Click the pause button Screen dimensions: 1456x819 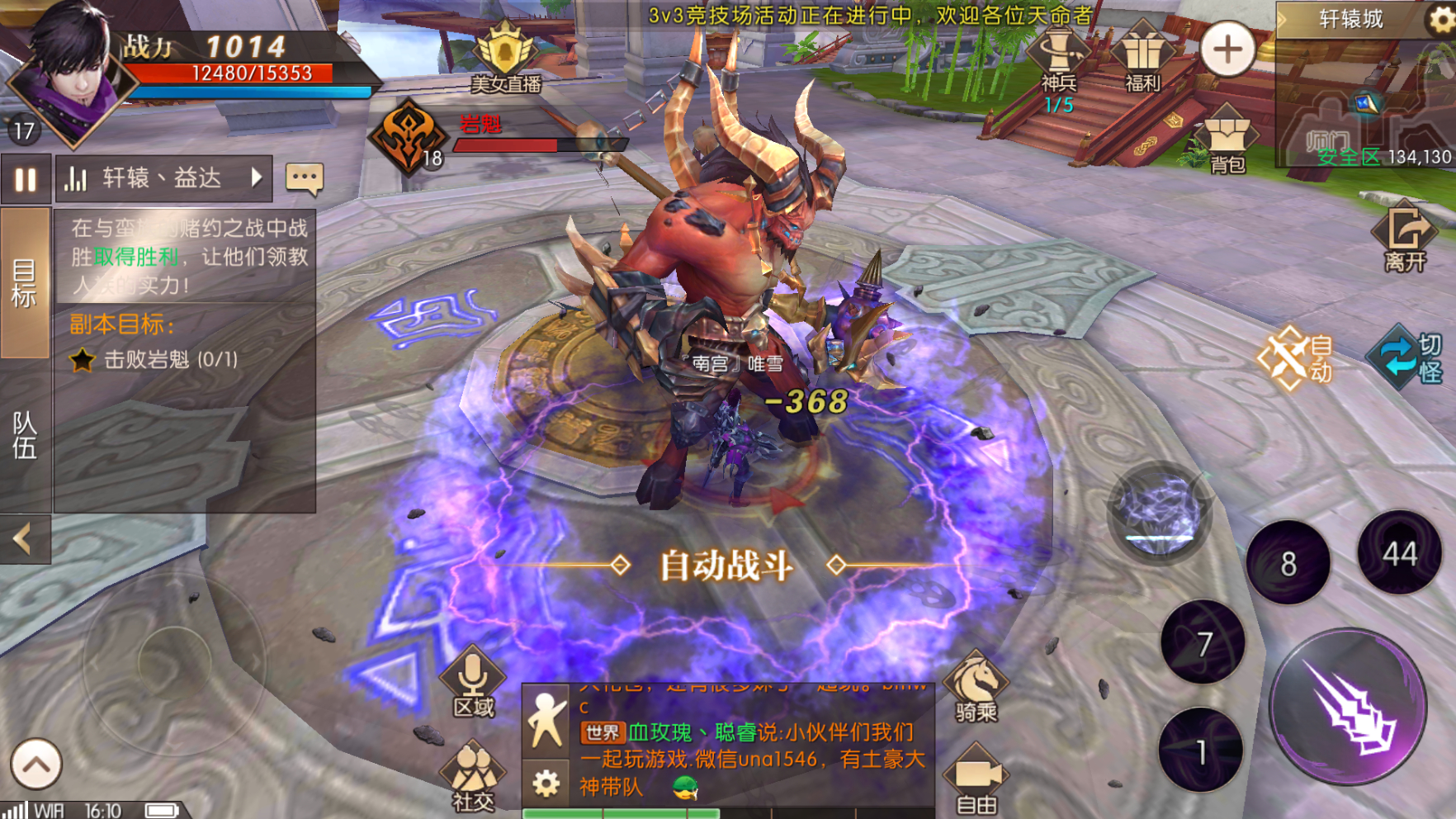pos(26,179)
